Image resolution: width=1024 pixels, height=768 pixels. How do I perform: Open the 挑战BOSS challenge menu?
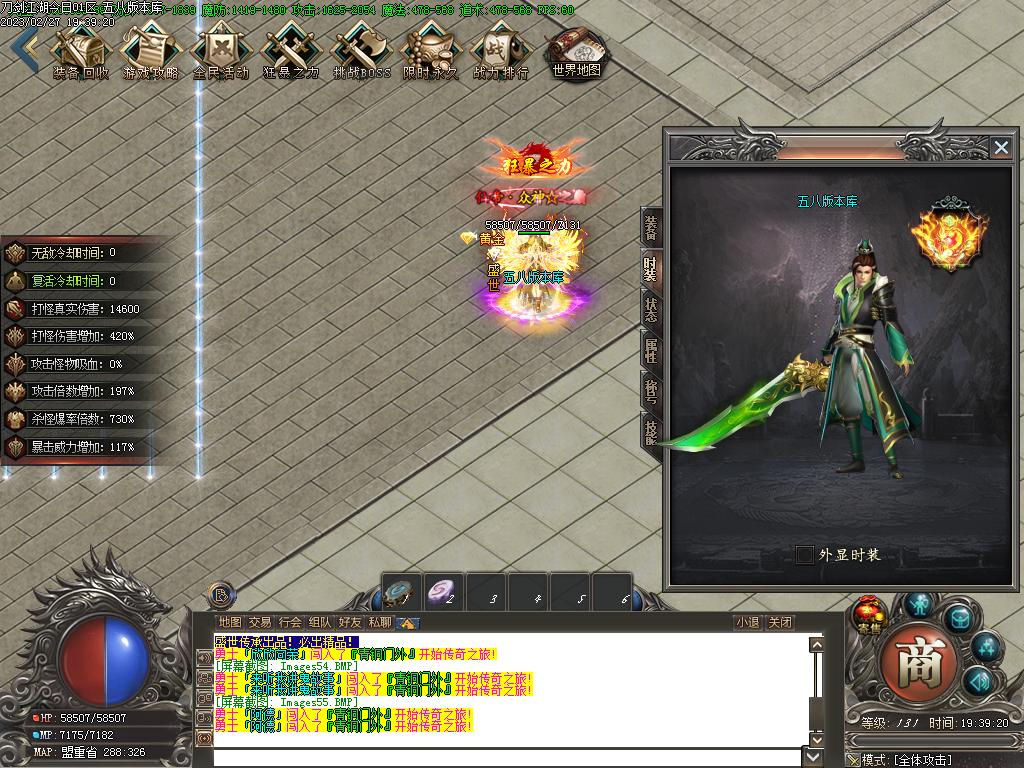pos(361,50)
